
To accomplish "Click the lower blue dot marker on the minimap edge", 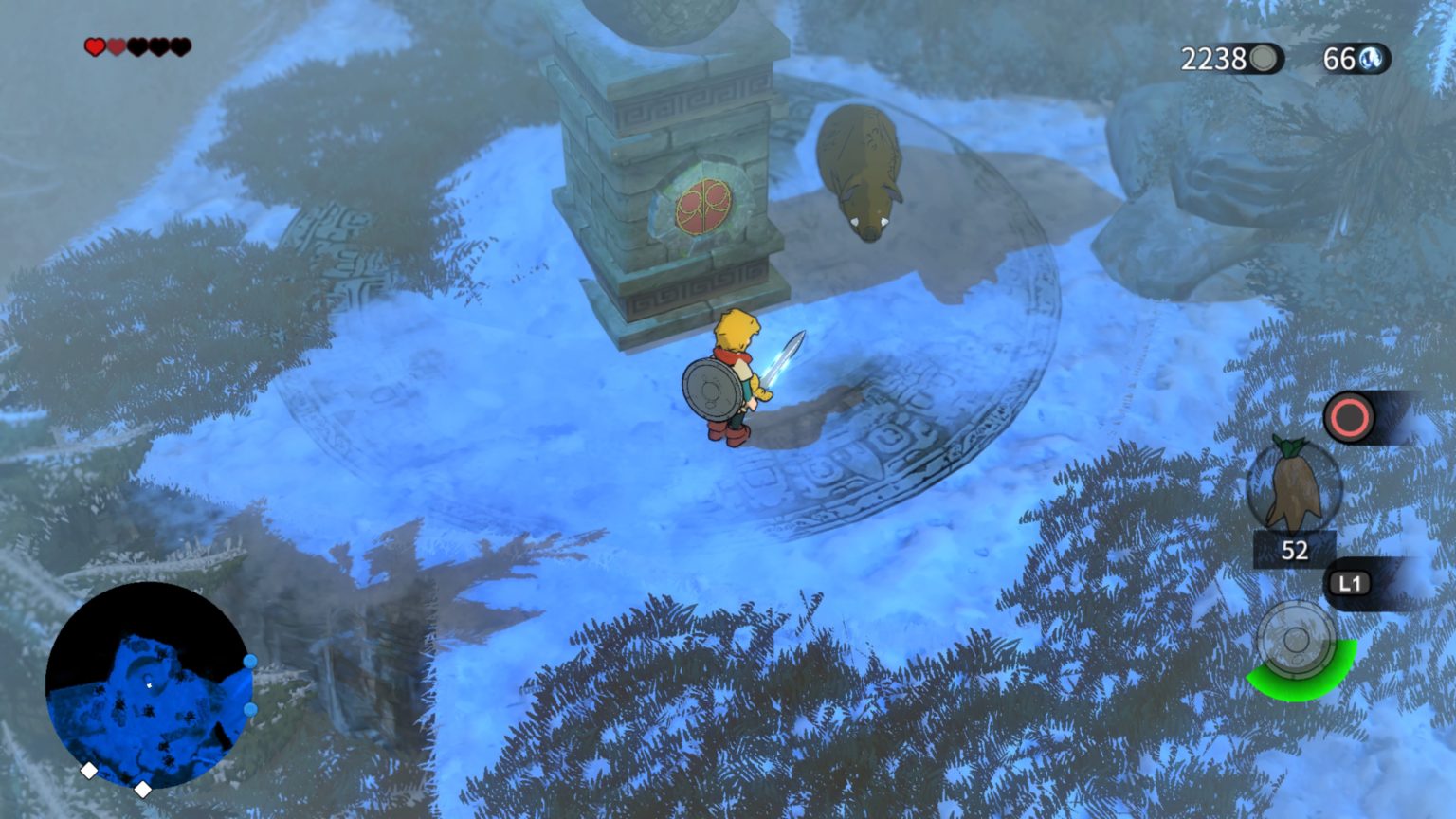I will pos(249,708).
